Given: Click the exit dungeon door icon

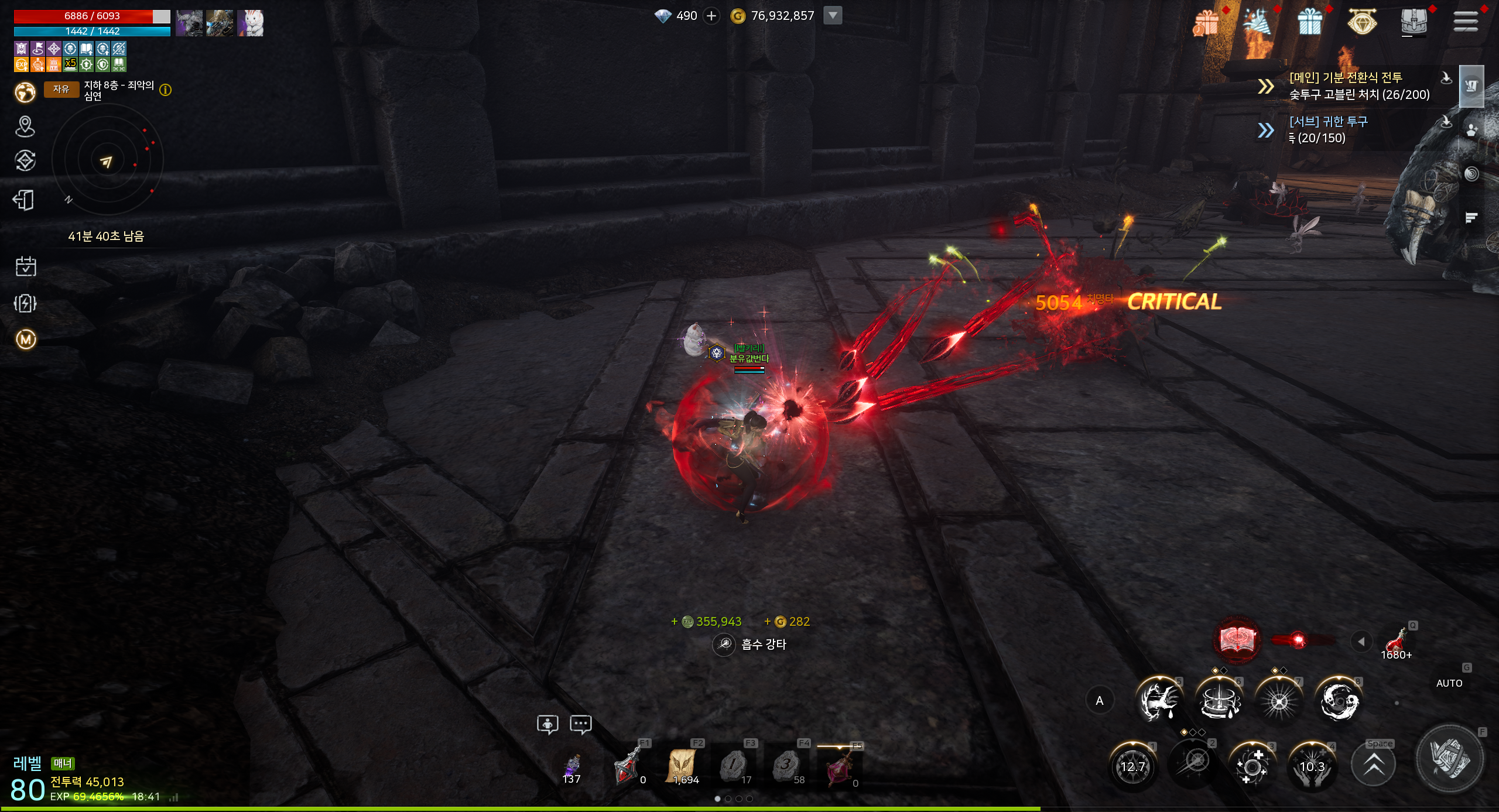Looking at the screenshot, I should (24, 200).
